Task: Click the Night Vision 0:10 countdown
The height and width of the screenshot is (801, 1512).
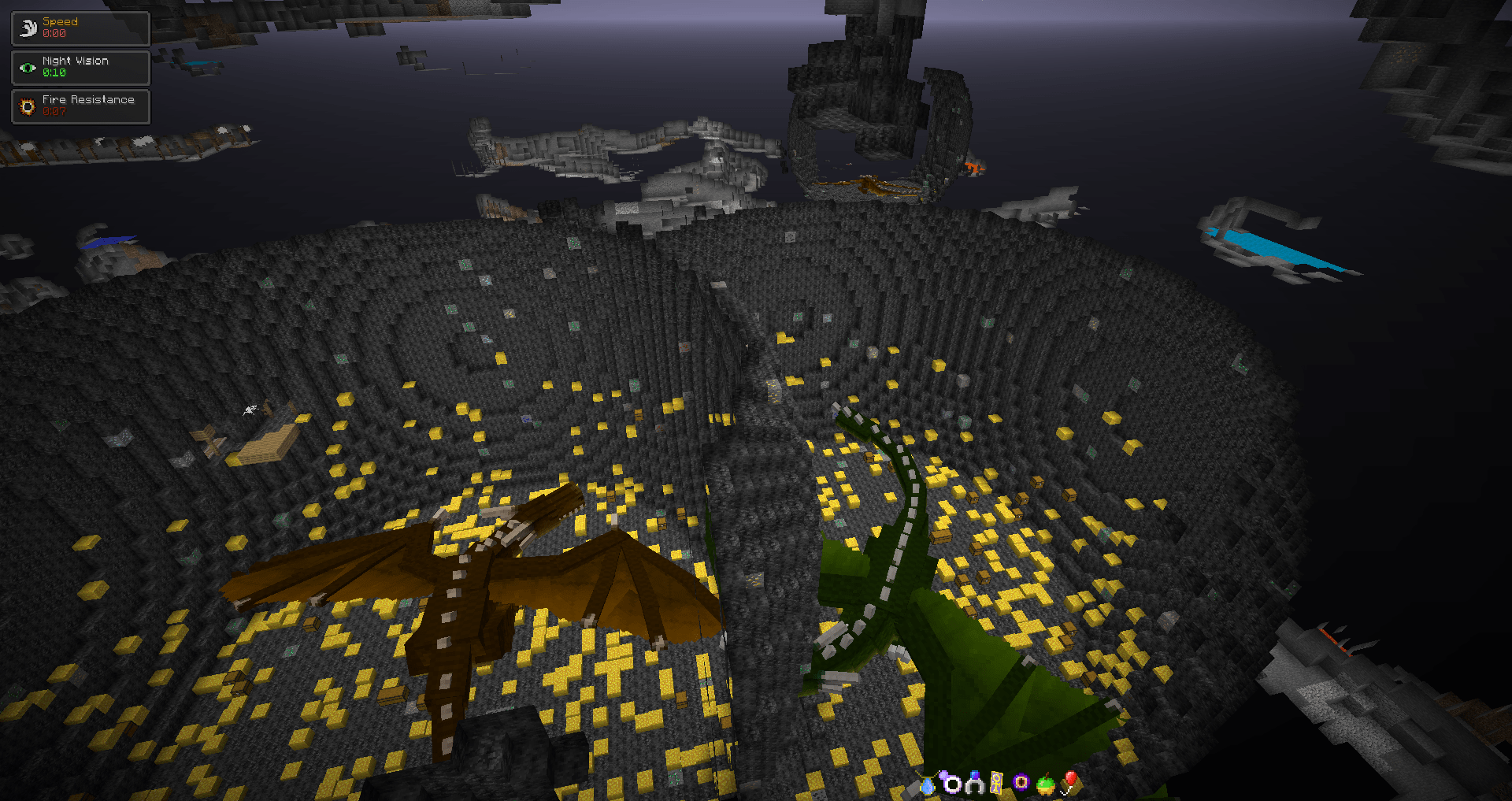Action: point(54,73)
